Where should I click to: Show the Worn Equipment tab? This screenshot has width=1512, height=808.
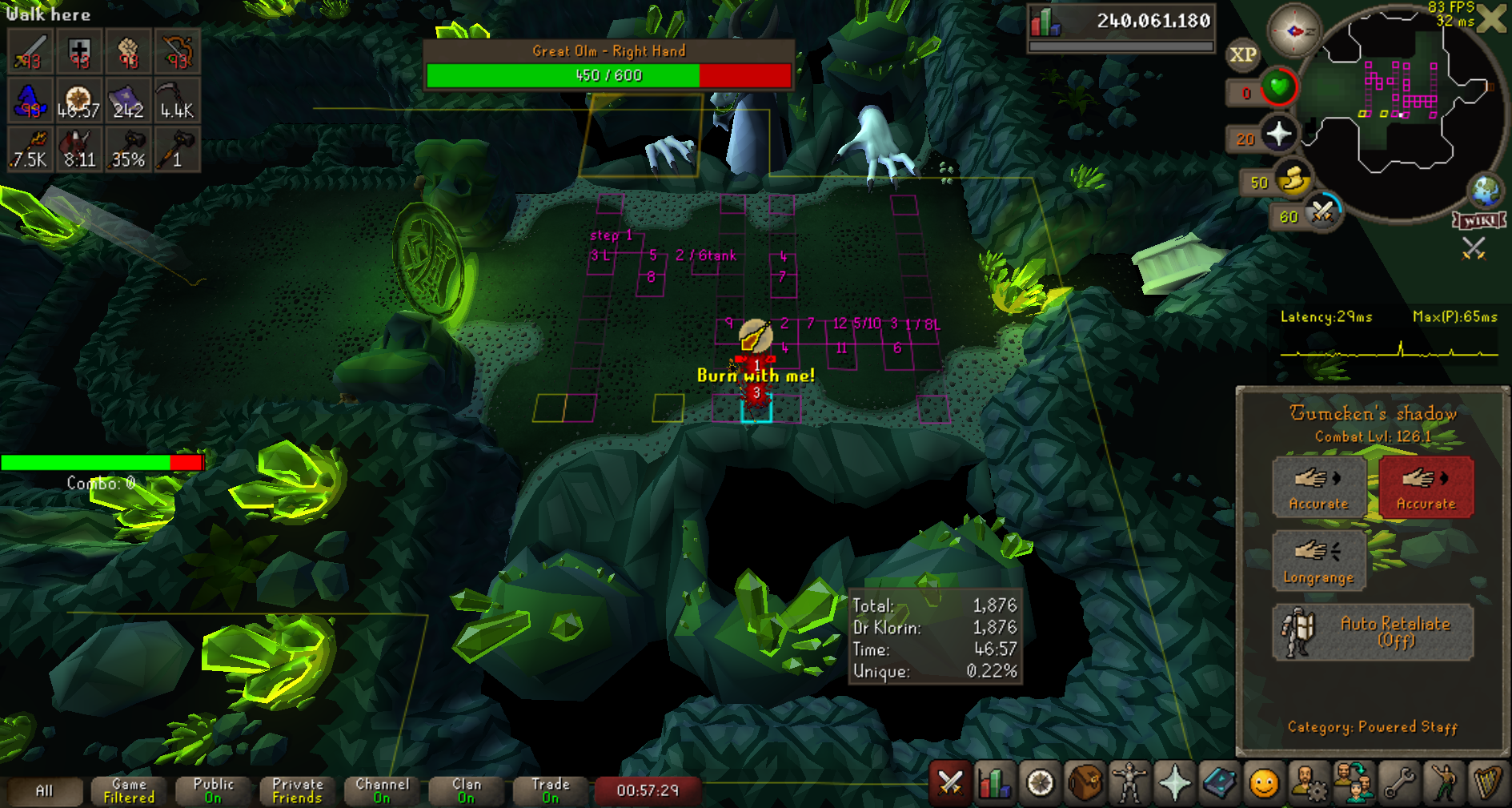tap(1129, 782)
